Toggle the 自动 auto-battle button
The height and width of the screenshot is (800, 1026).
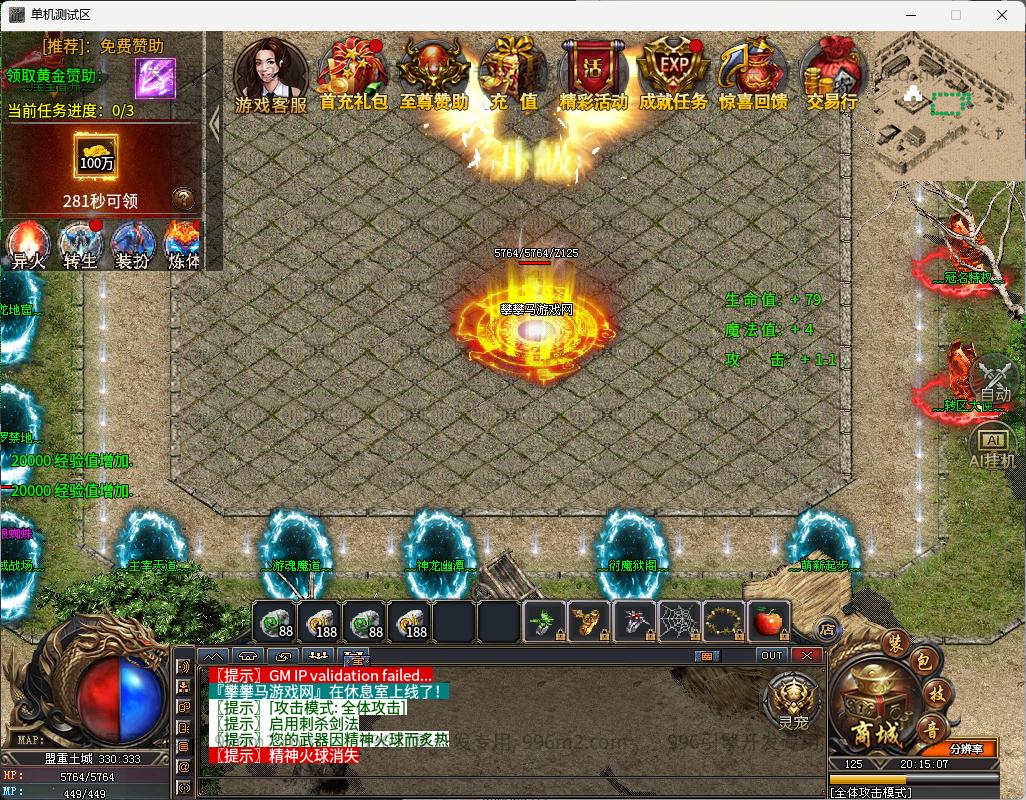coord(994,381)
